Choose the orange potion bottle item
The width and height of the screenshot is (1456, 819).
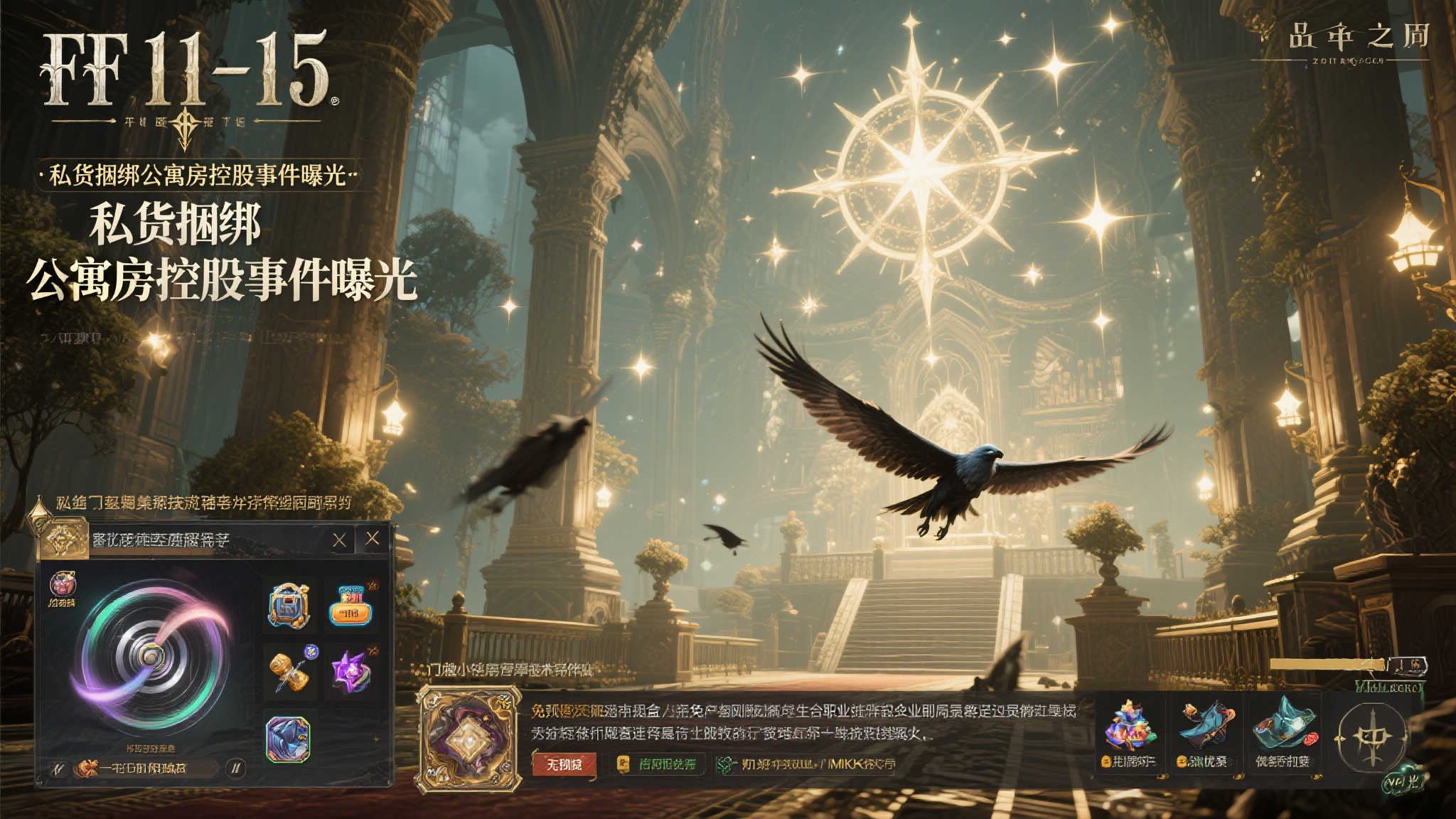350,606
